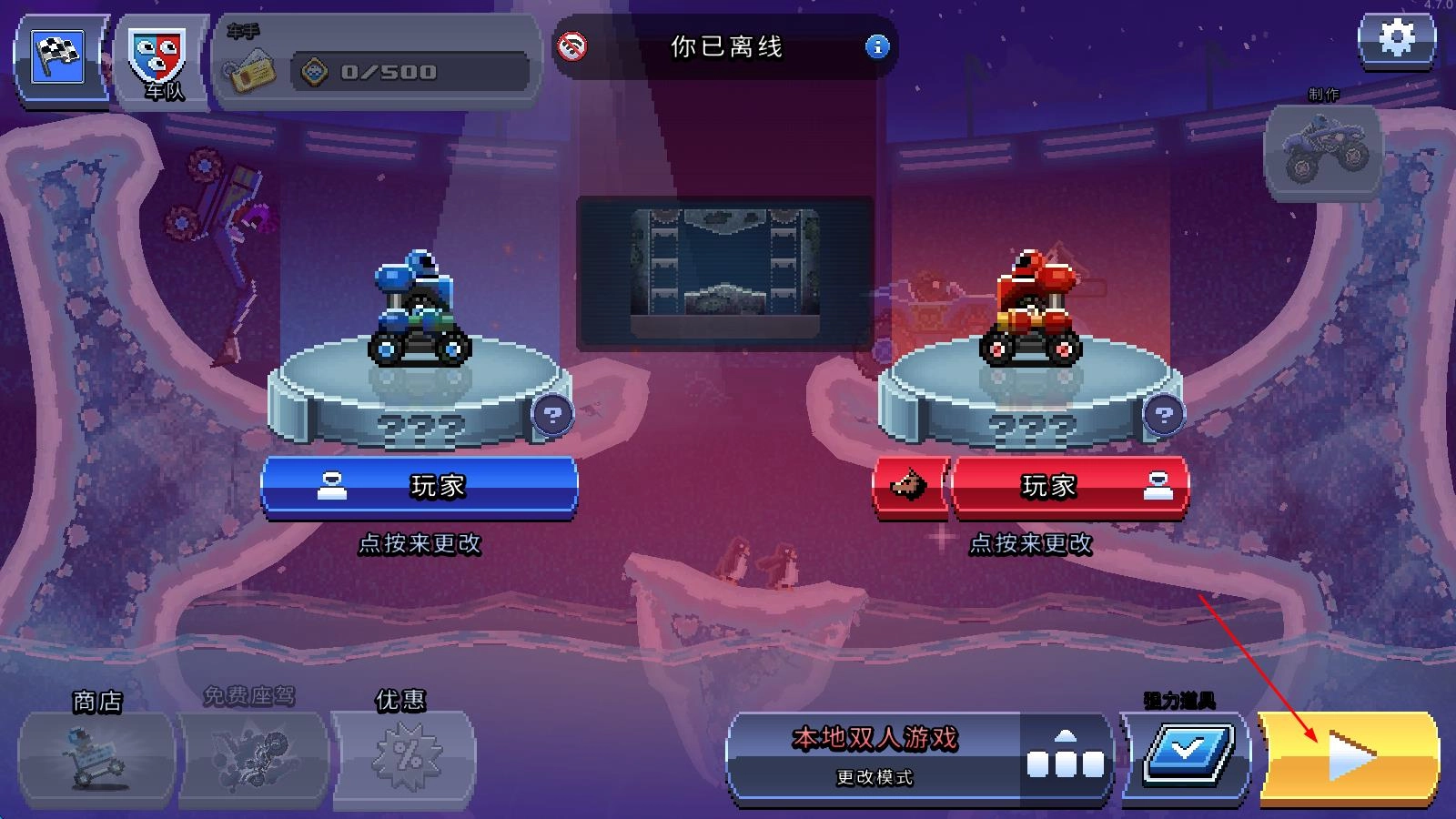
Task: Click the red podium question mark
Action: tap(1162, 416)
